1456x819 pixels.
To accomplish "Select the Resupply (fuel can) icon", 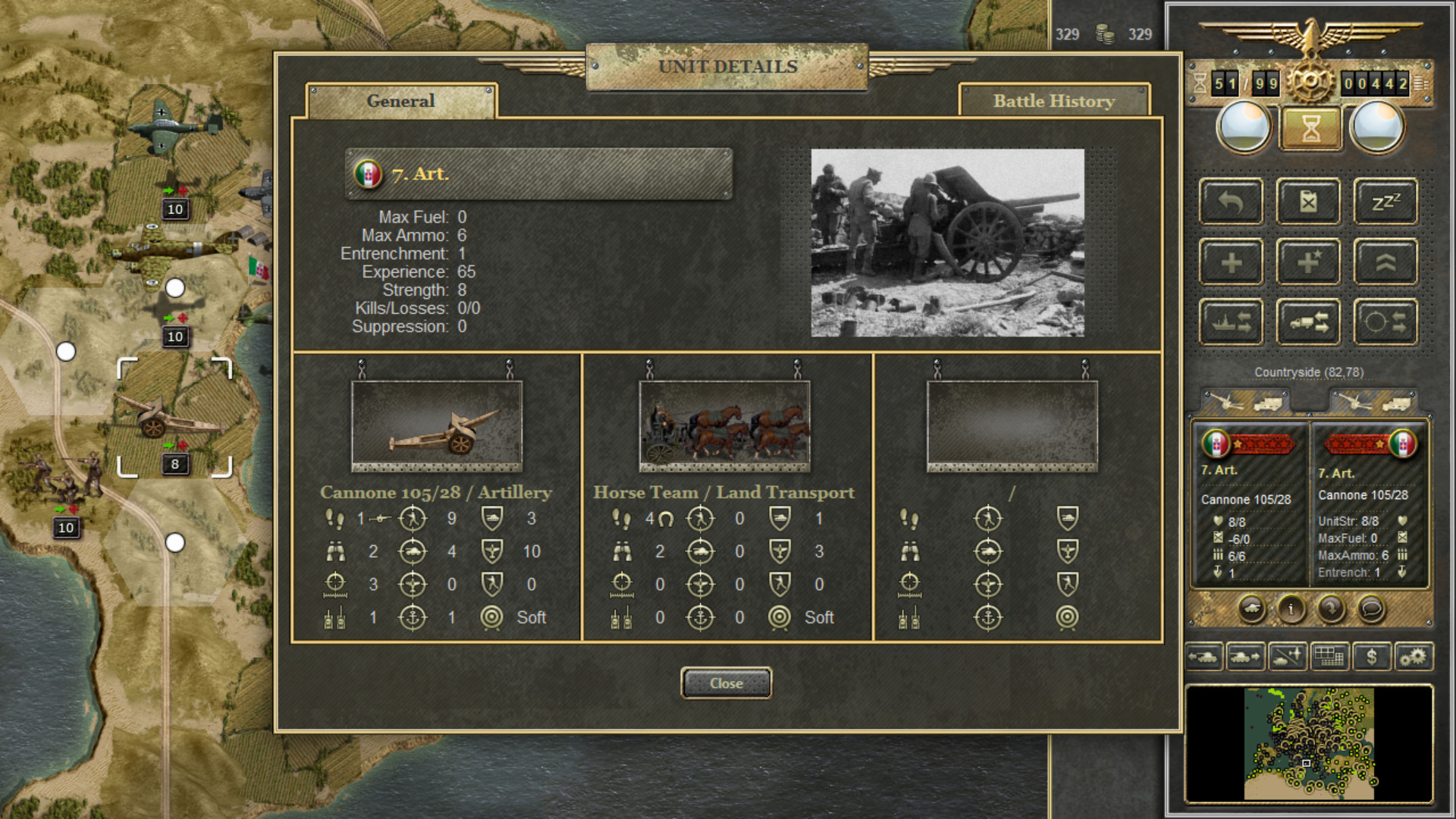I will click(x=1307, y=201).
